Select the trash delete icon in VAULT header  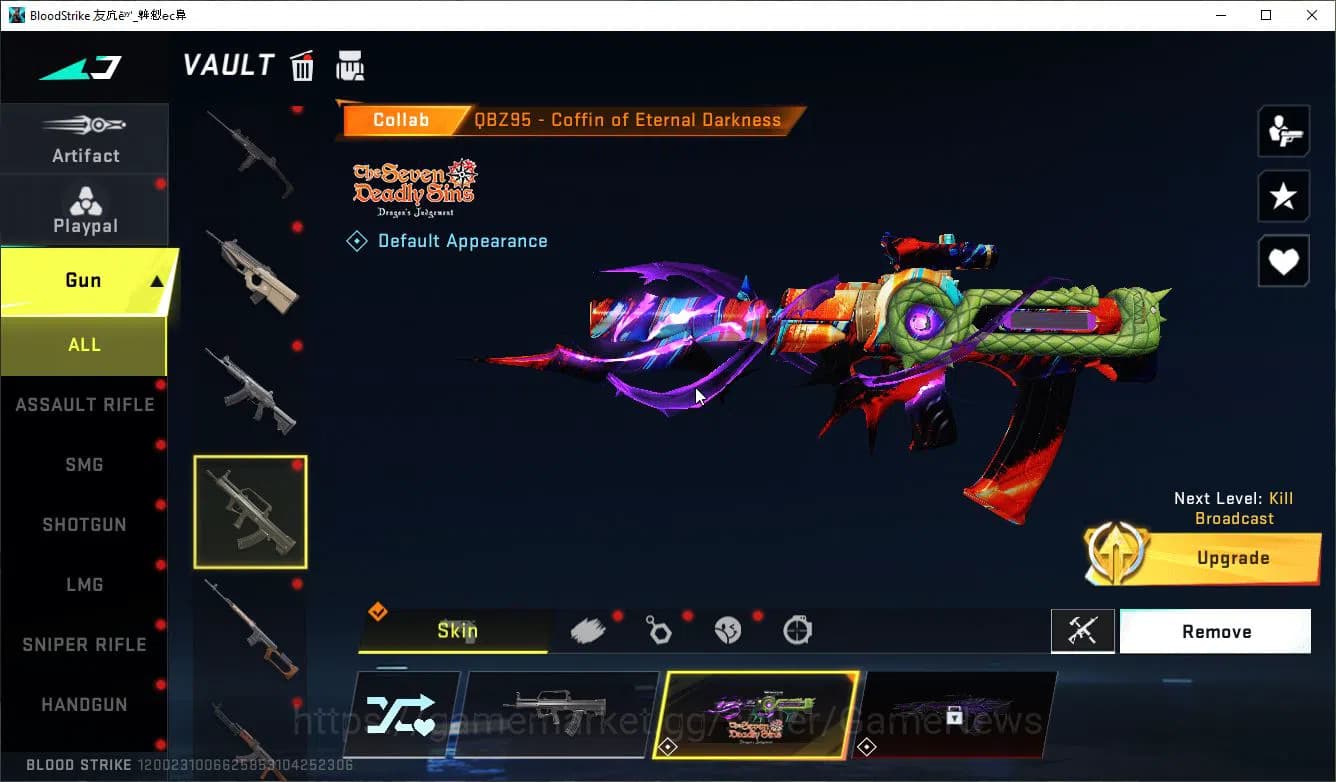[302, 65]
